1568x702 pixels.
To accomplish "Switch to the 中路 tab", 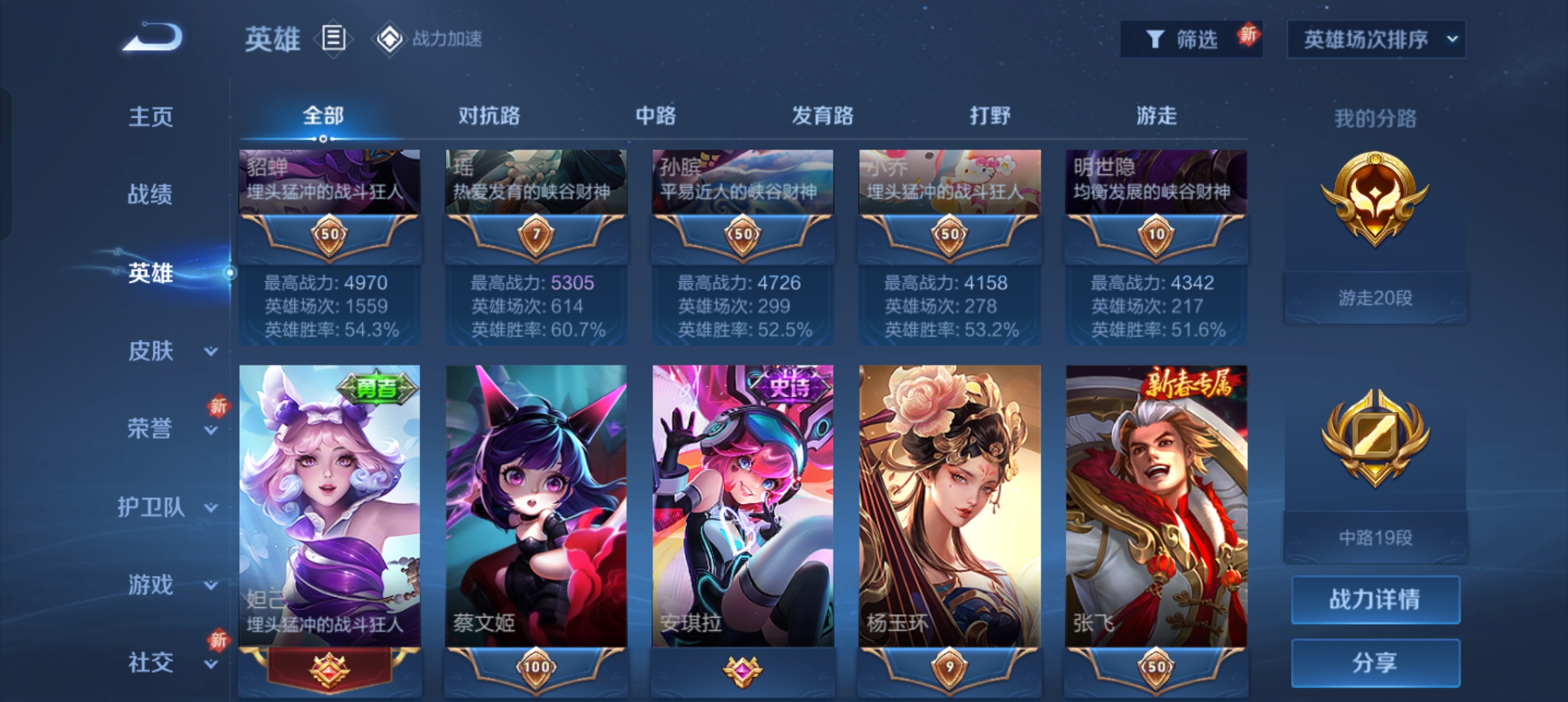I will [655, 116].
